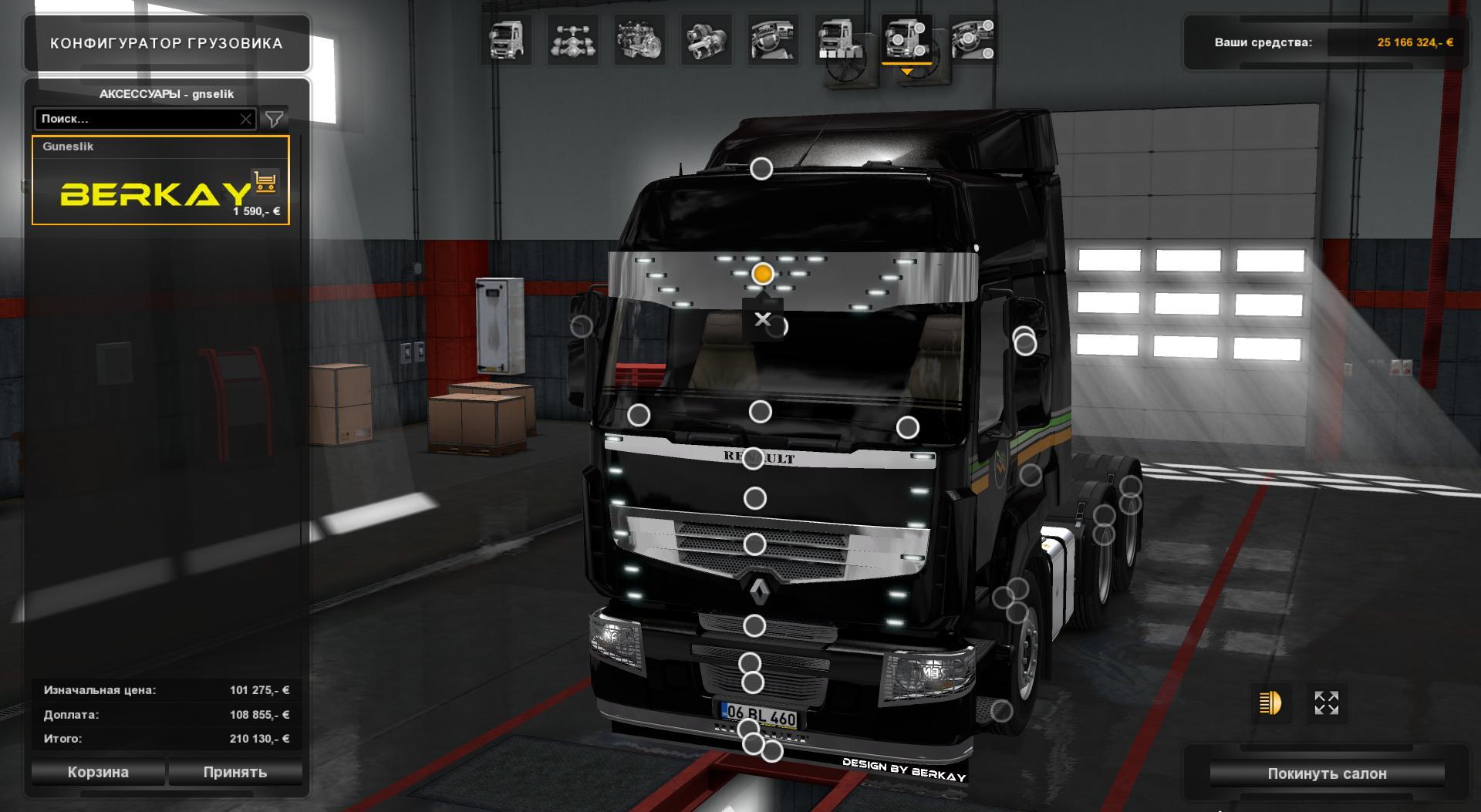
Task: Select the orange sun visor accessory node
Action: 762,274
